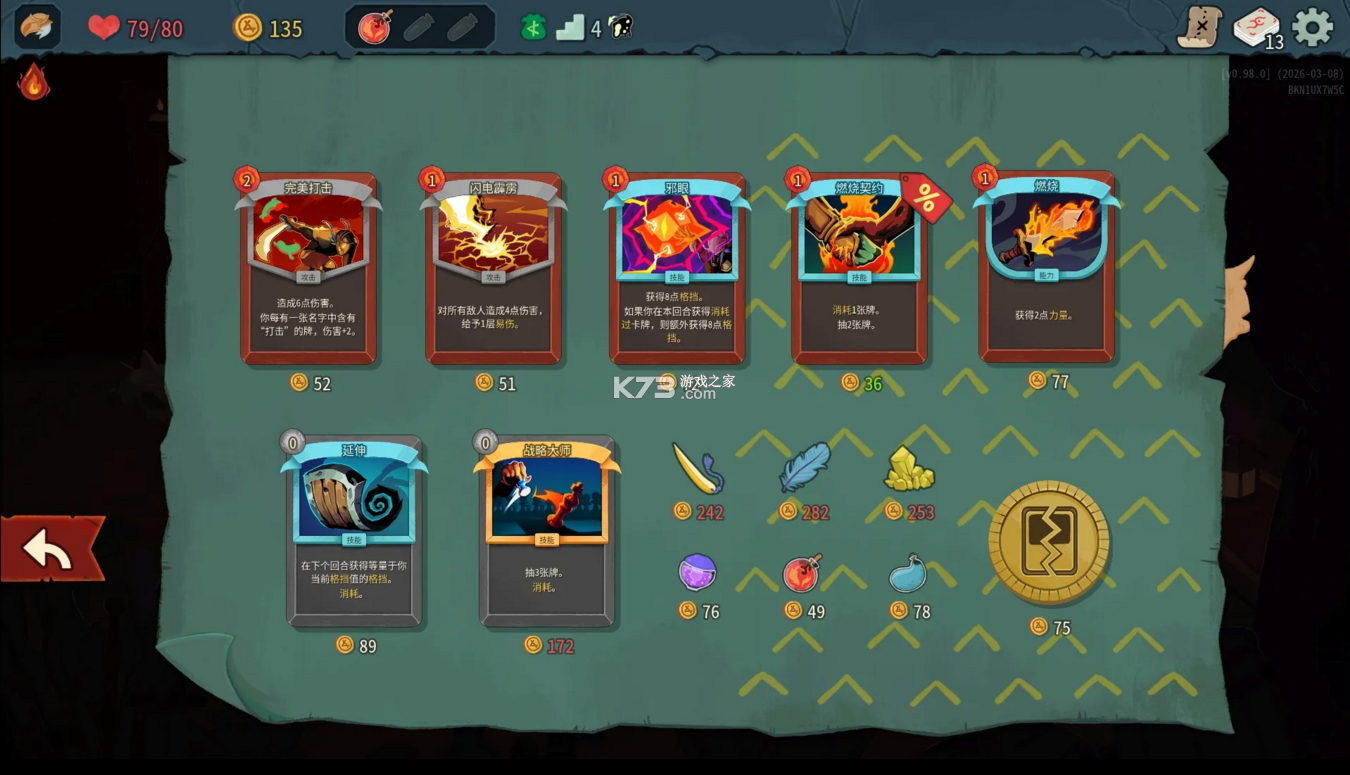Image resolution: width=1350 pixels, height=775 pixels.
Task: Use the card removal service for 75
Action: 1049,542
